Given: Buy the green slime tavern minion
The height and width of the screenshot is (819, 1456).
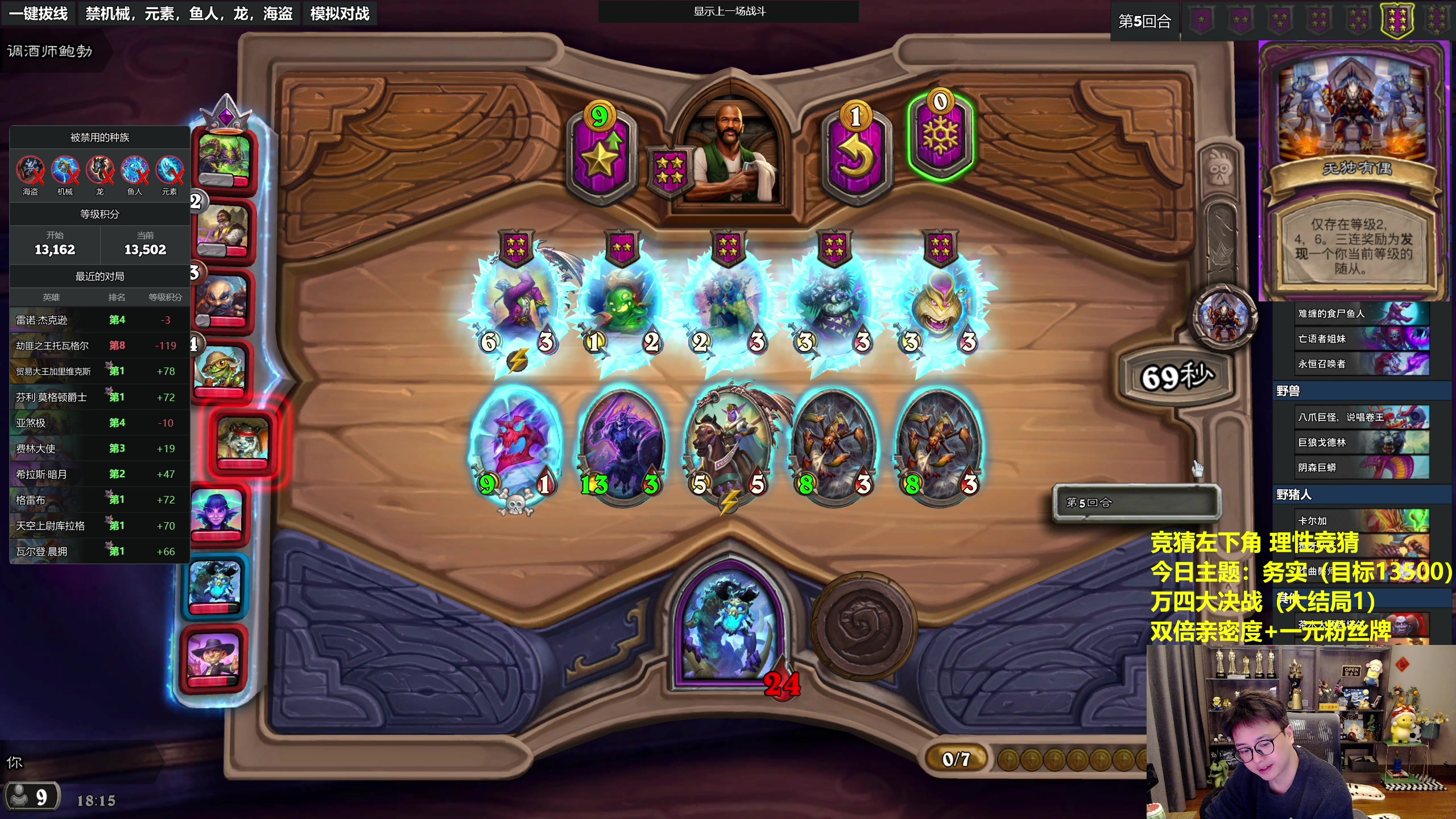Looking at the screenshot, I should 623,307.
